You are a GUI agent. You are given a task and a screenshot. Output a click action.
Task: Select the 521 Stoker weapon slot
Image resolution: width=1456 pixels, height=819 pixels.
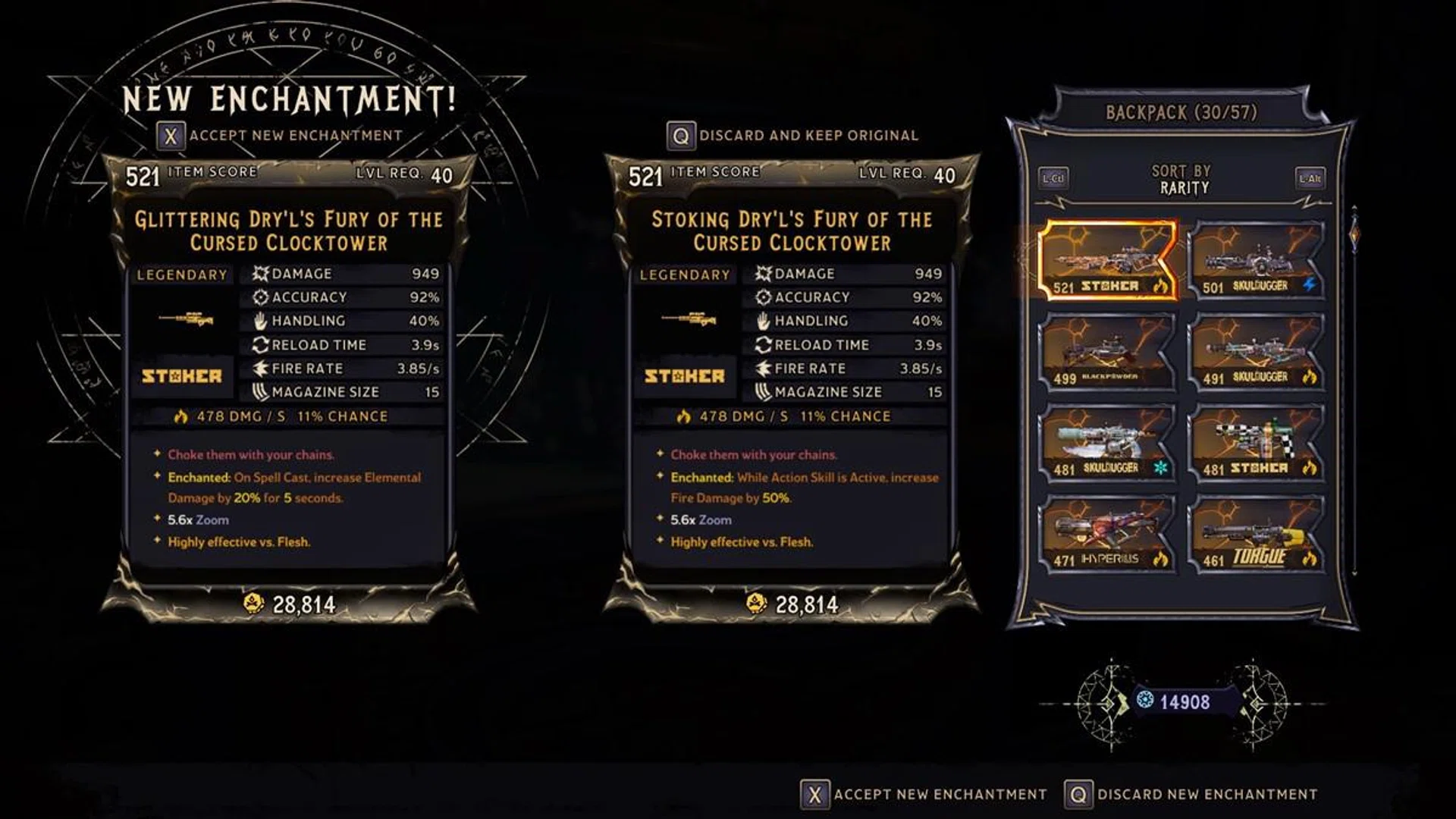pyautogui.click(x=1108, y=260)
